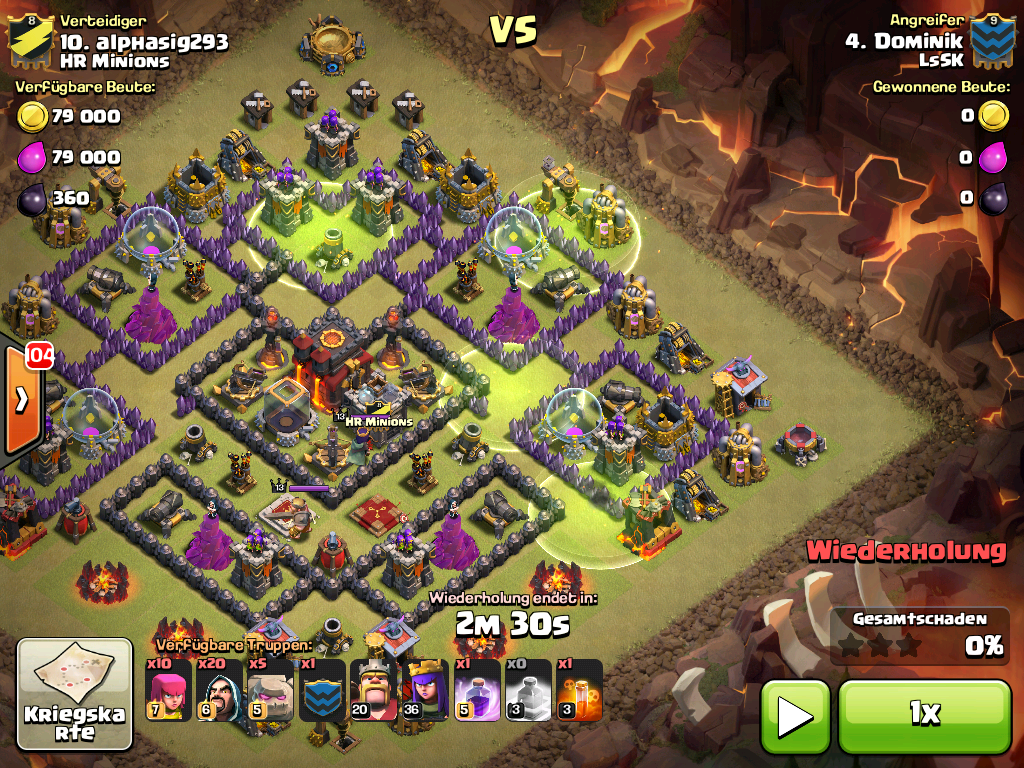Tap attacker Dominik's clan badge

(993, 40)
